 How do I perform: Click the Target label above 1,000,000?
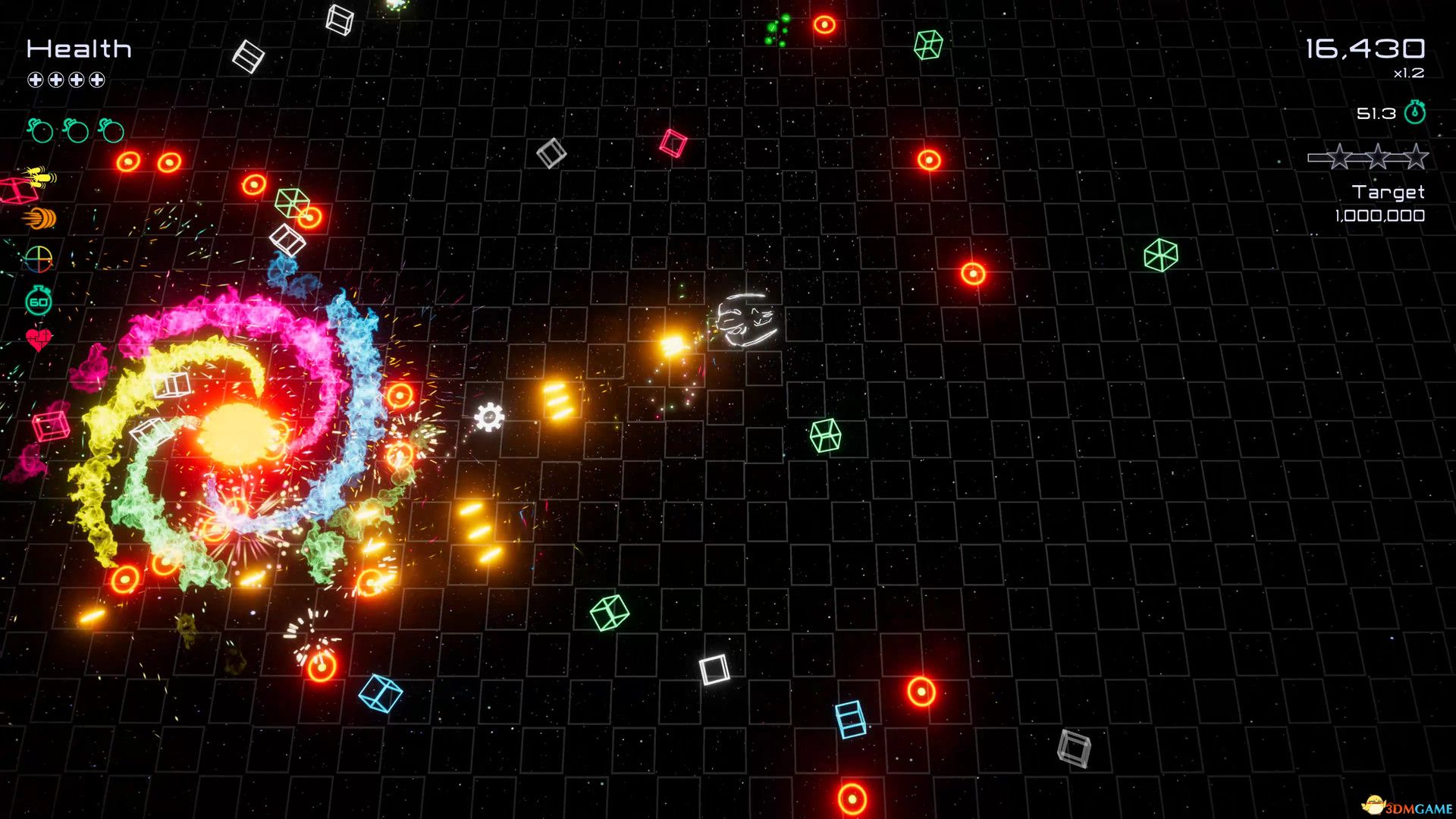pos(1389,193)
